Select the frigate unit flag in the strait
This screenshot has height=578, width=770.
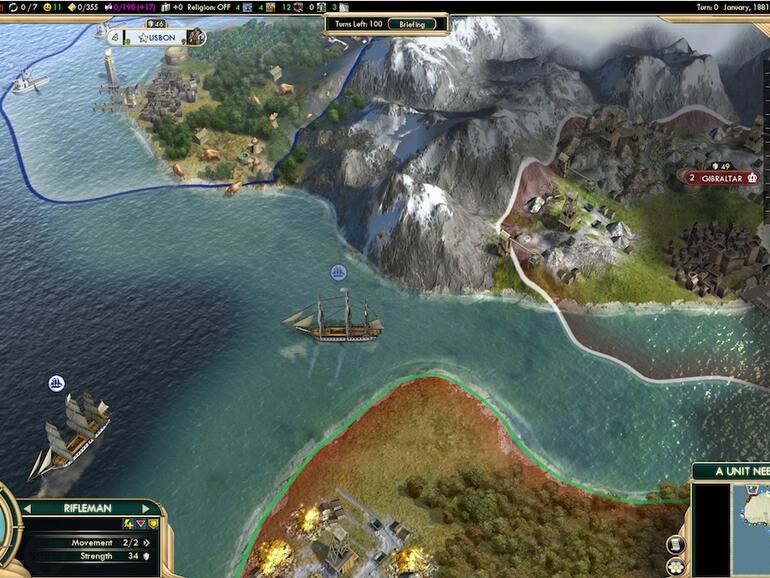tap(338, 273)
